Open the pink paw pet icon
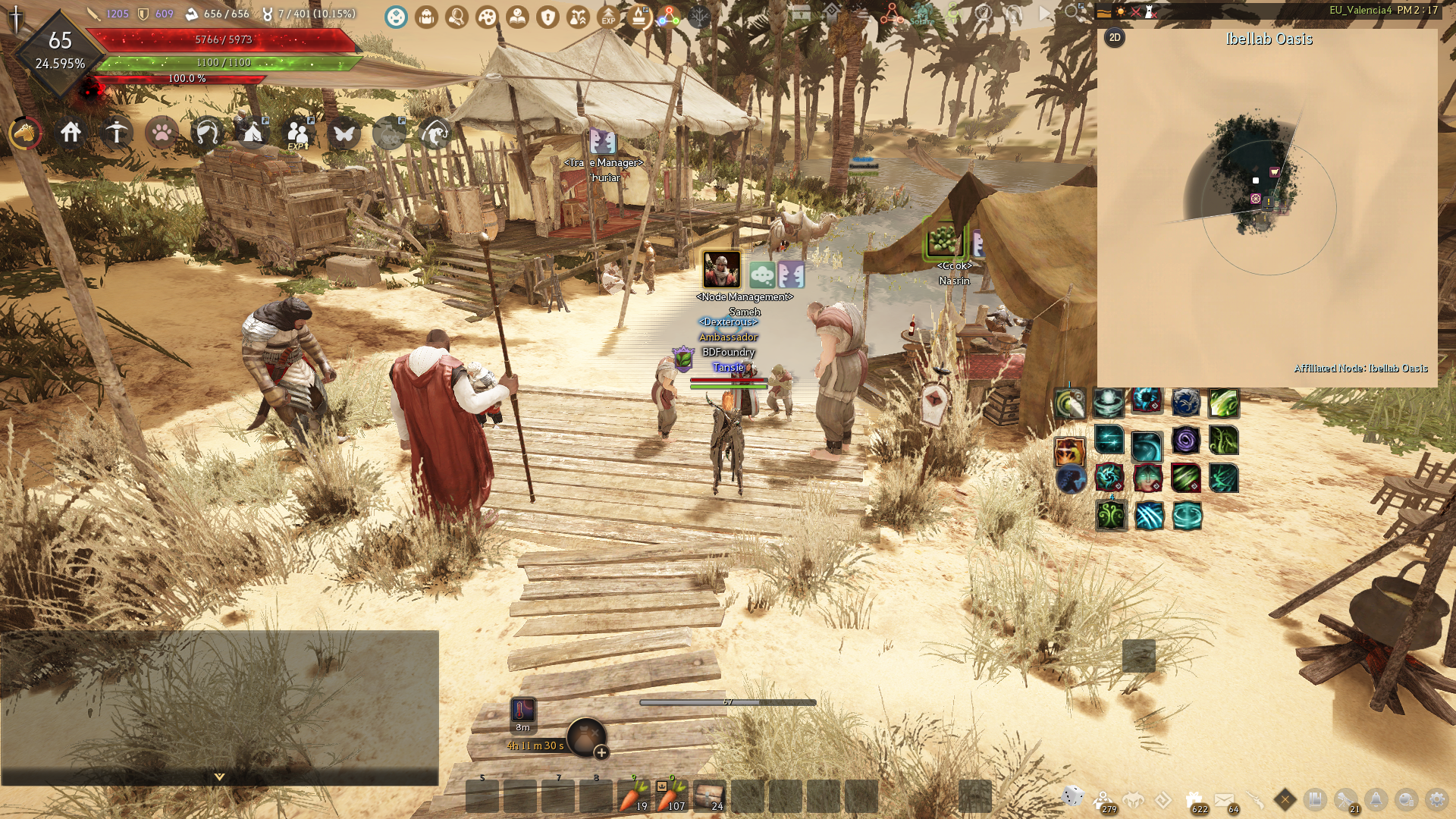The image size is (1456, 819). [x=162, y=133]
